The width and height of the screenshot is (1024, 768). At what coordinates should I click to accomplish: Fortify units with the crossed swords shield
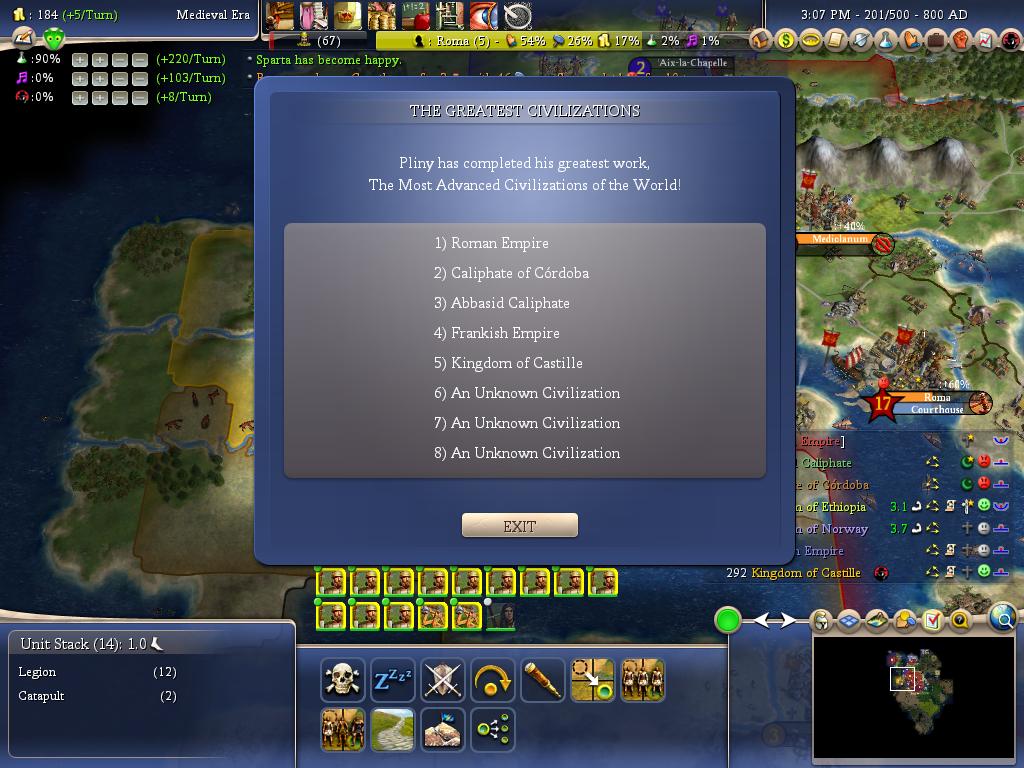click(x=442, y=681)
